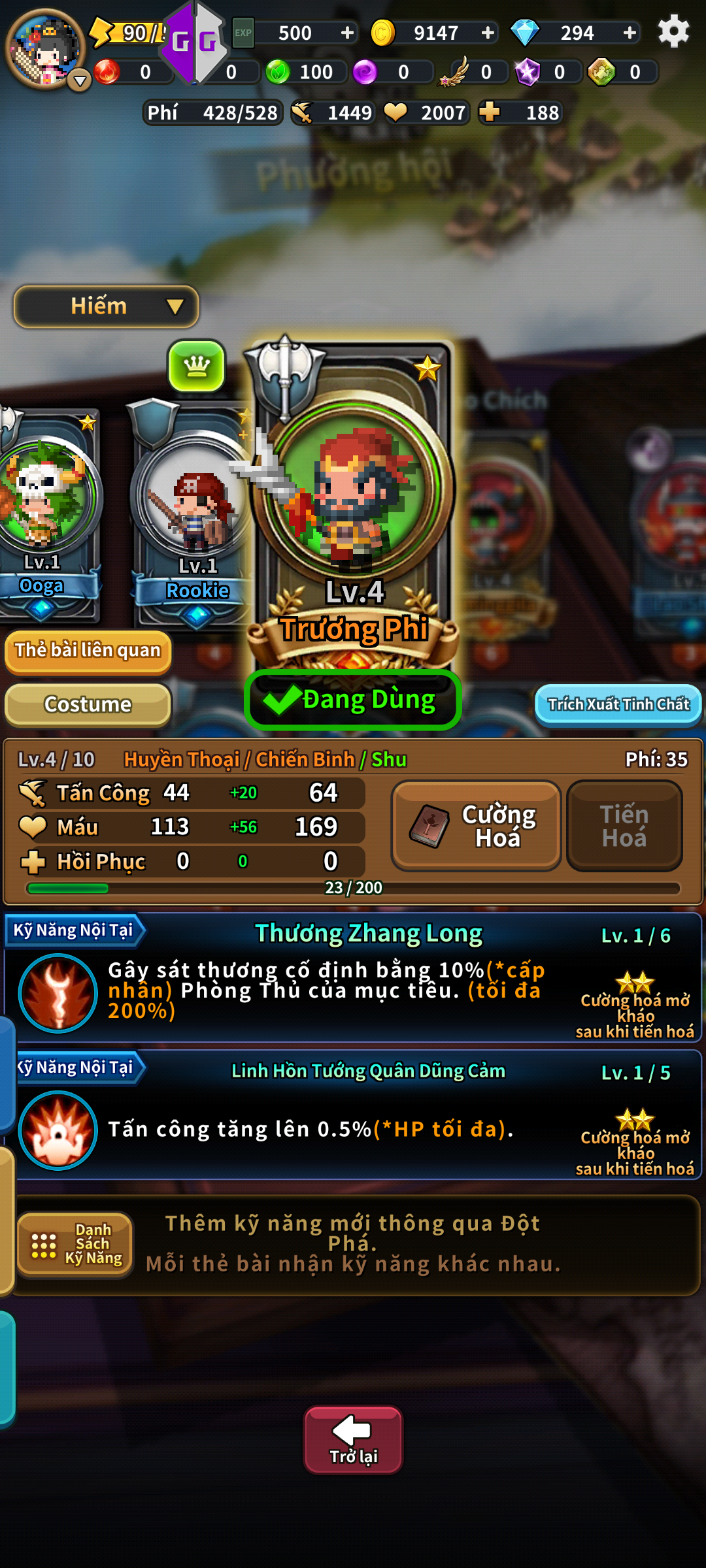Image resolution: width=706 pixels, height=1568 pixels.
Task: Open the Costume menu
Action: 88,704
